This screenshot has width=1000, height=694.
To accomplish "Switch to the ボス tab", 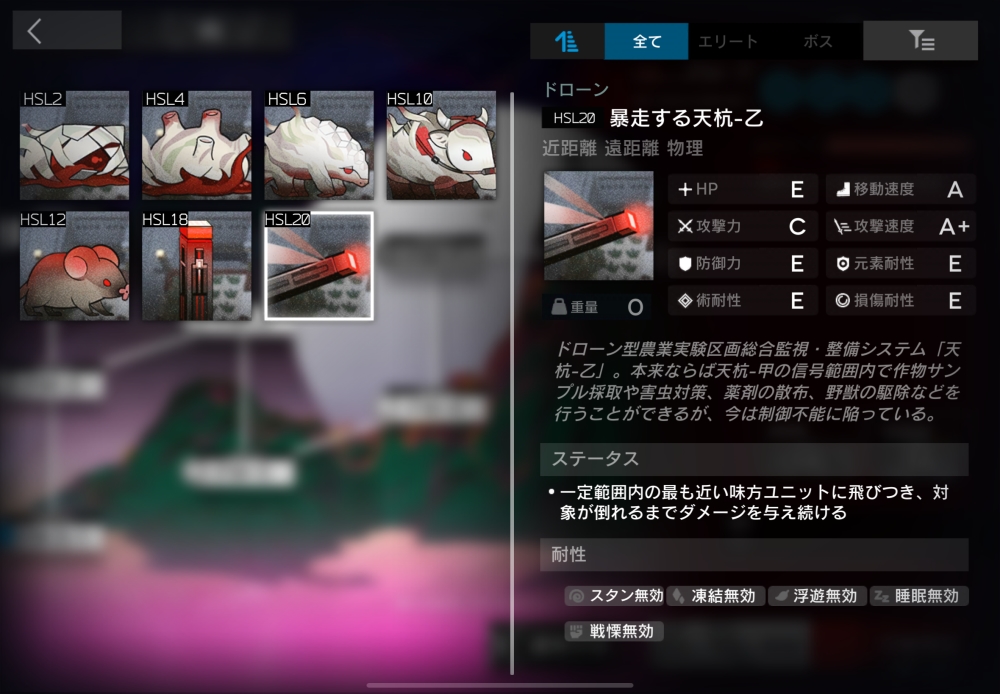I will coord(817,42).
